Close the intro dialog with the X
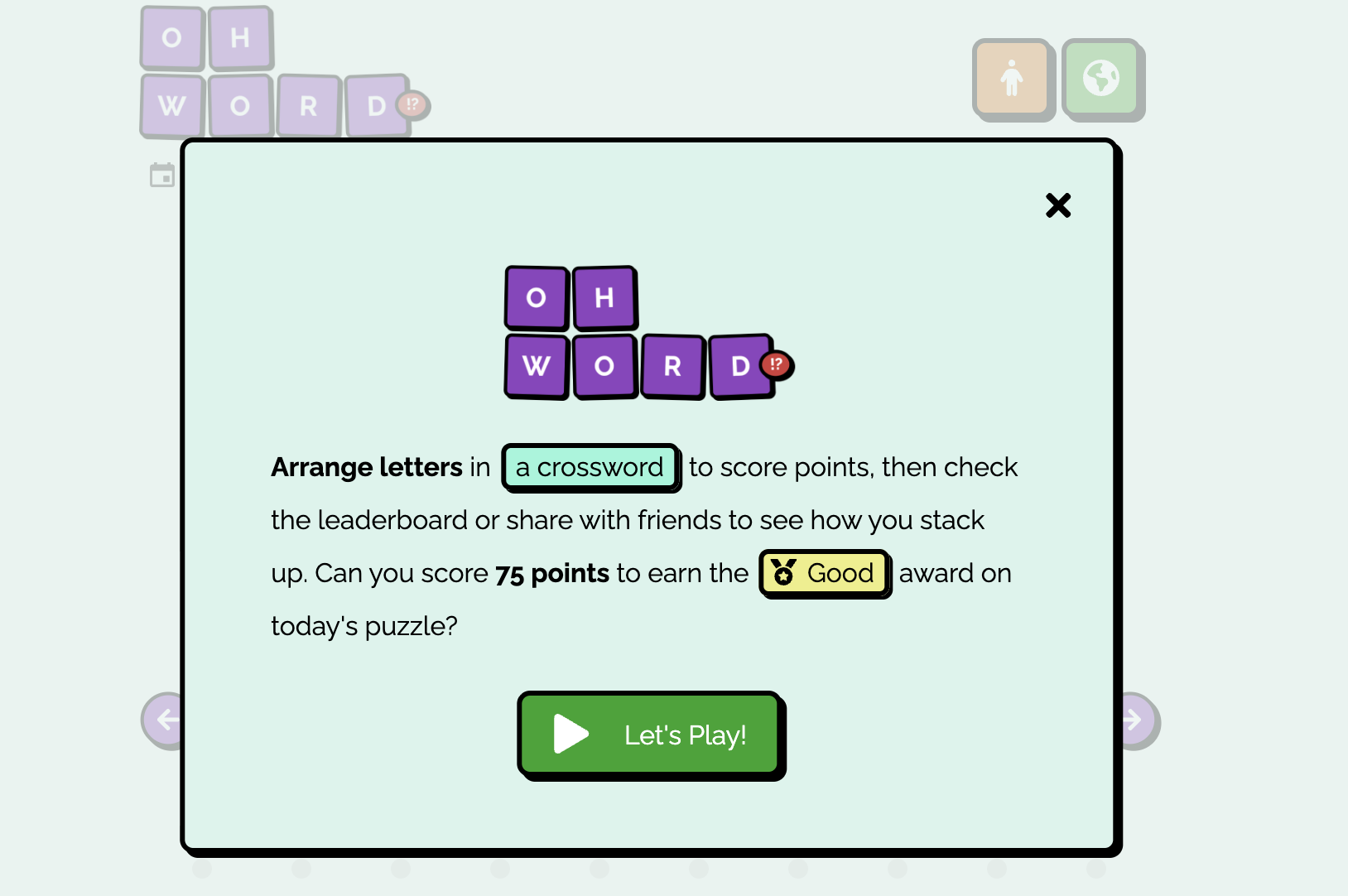1348x896 pixels. point(1057,205)
